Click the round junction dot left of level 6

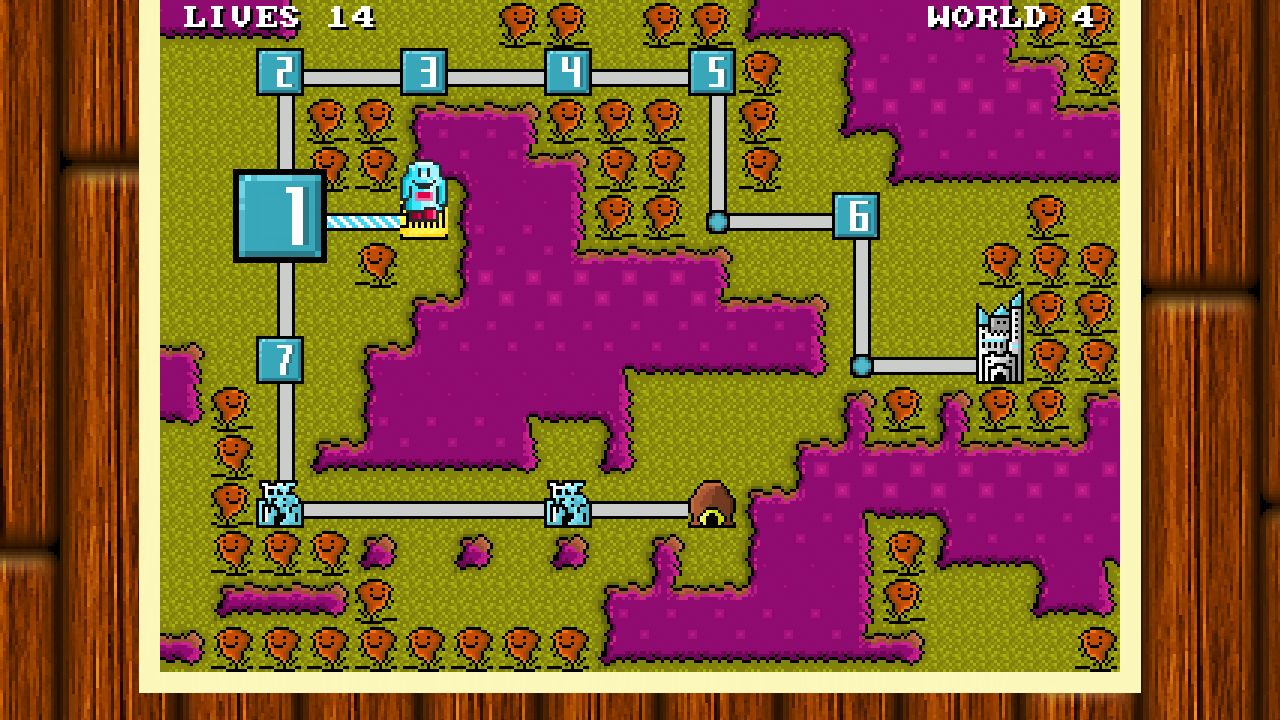point(717,221)
